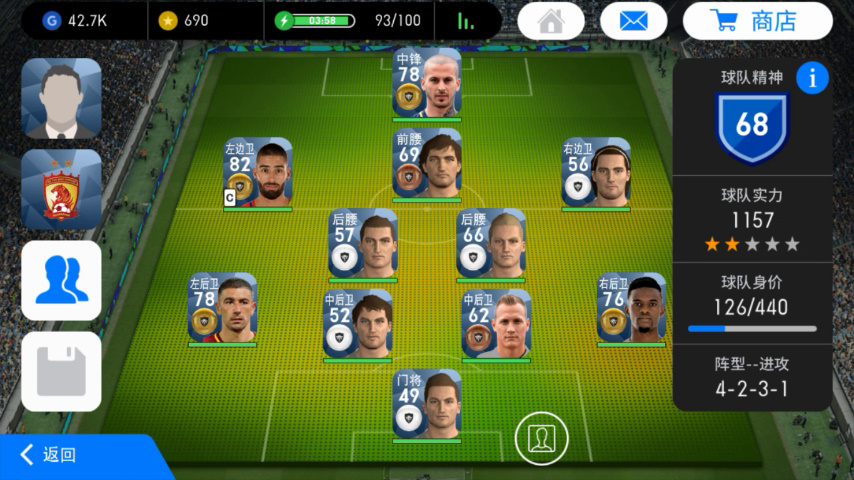
Task: Open the manager portrait panel
Action: pyautogui.click(x=61, y=98)
